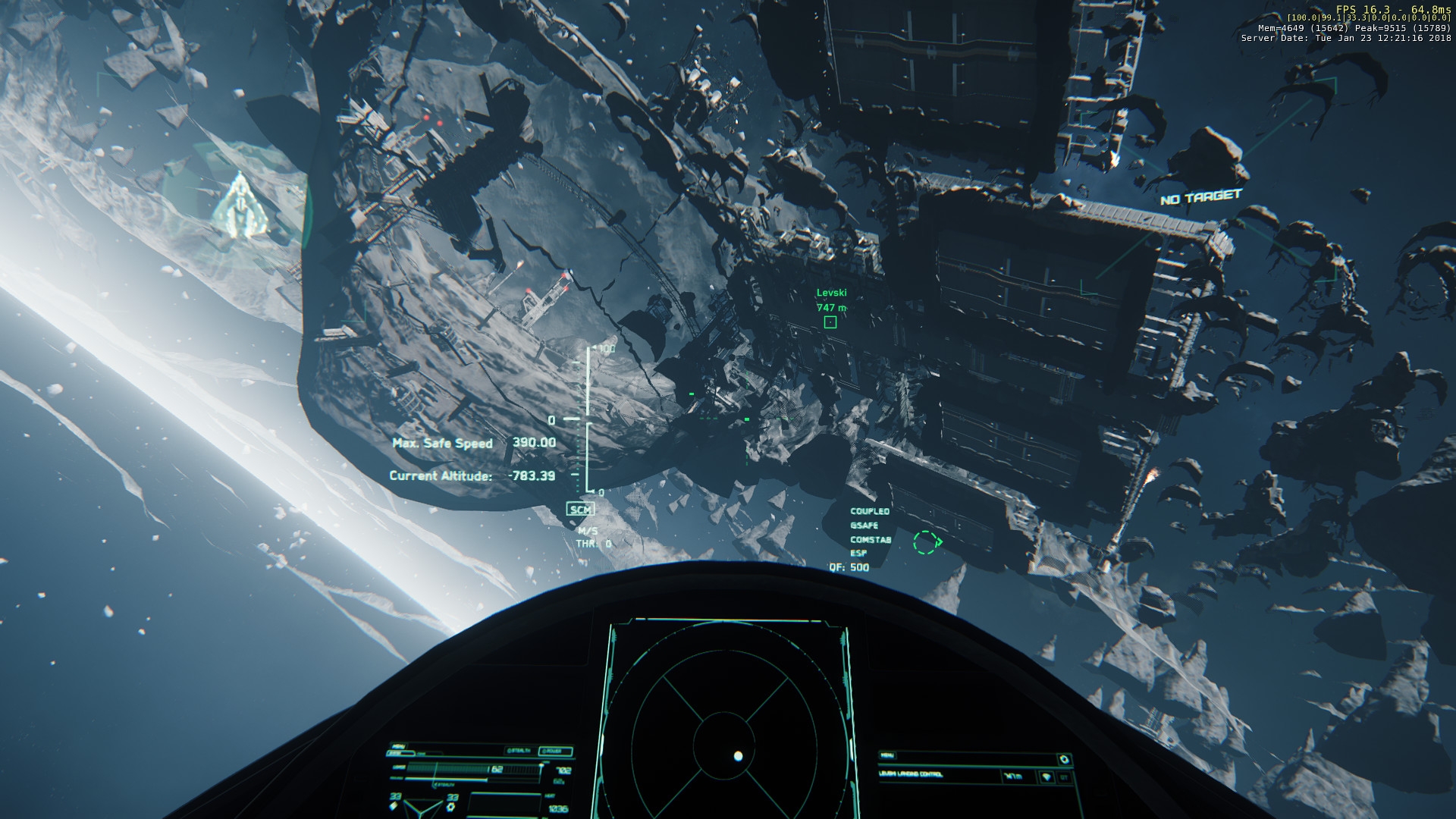
Task: Click the ring icon on comms display
Action: [x=1064, y=759]
